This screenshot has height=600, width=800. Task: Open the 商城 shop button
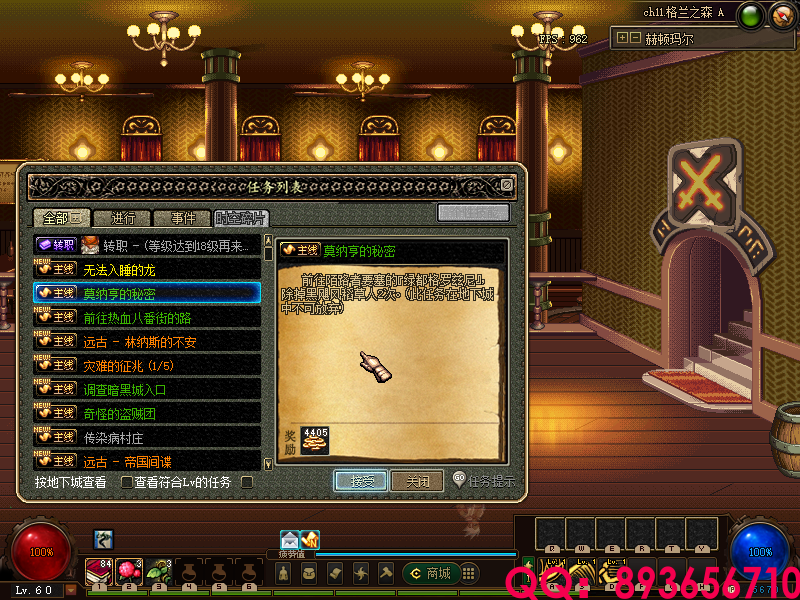click(430, 573)
